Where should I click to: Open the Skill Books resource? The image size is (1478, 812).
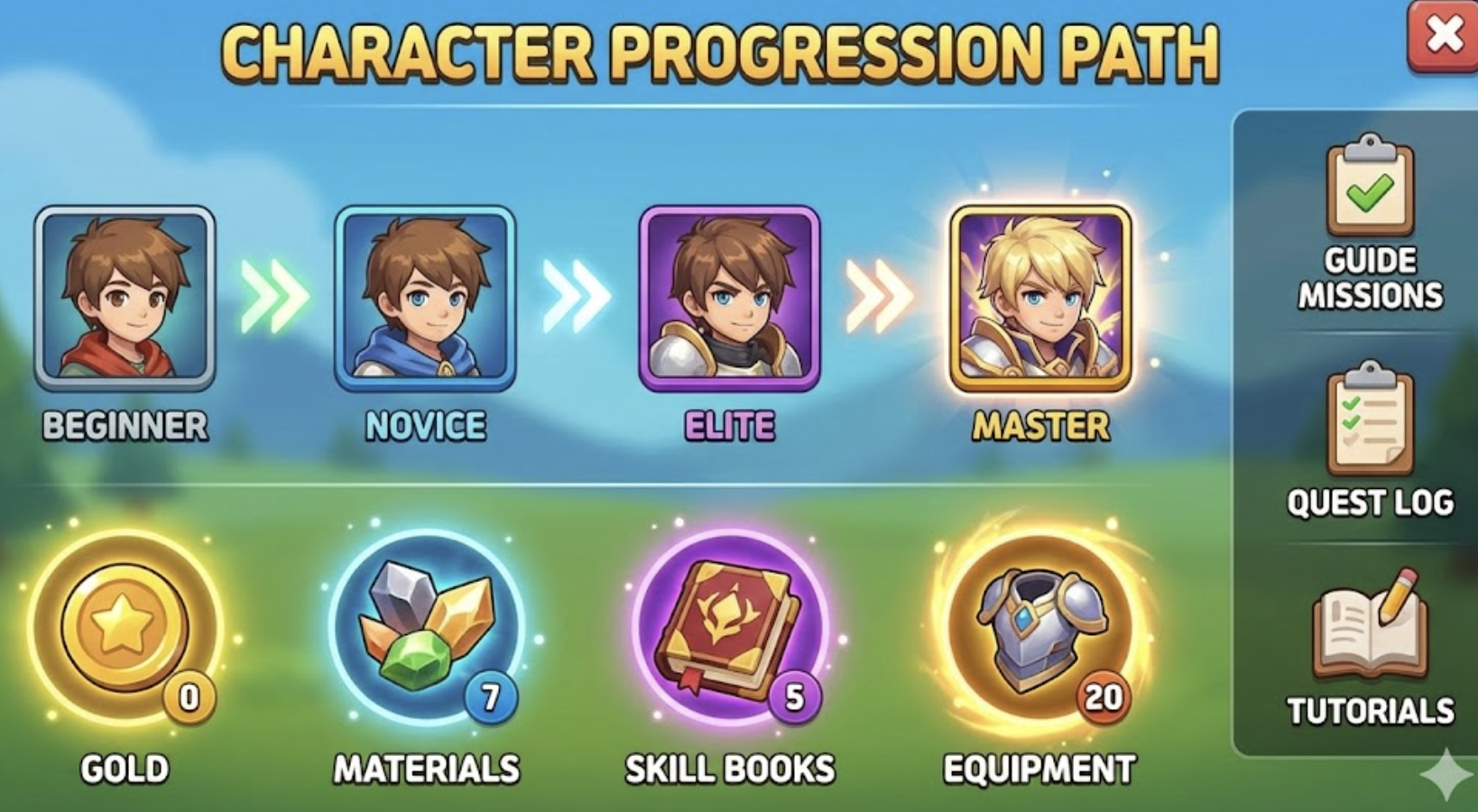(729, 627)
